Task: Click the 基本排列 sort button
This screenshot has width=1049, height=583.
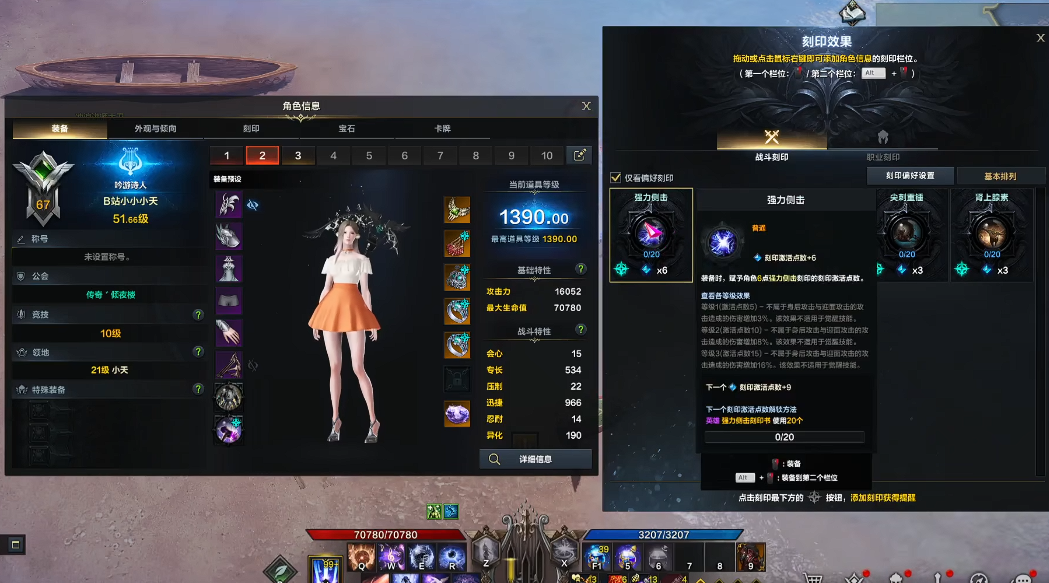Action: [1000, 176]
